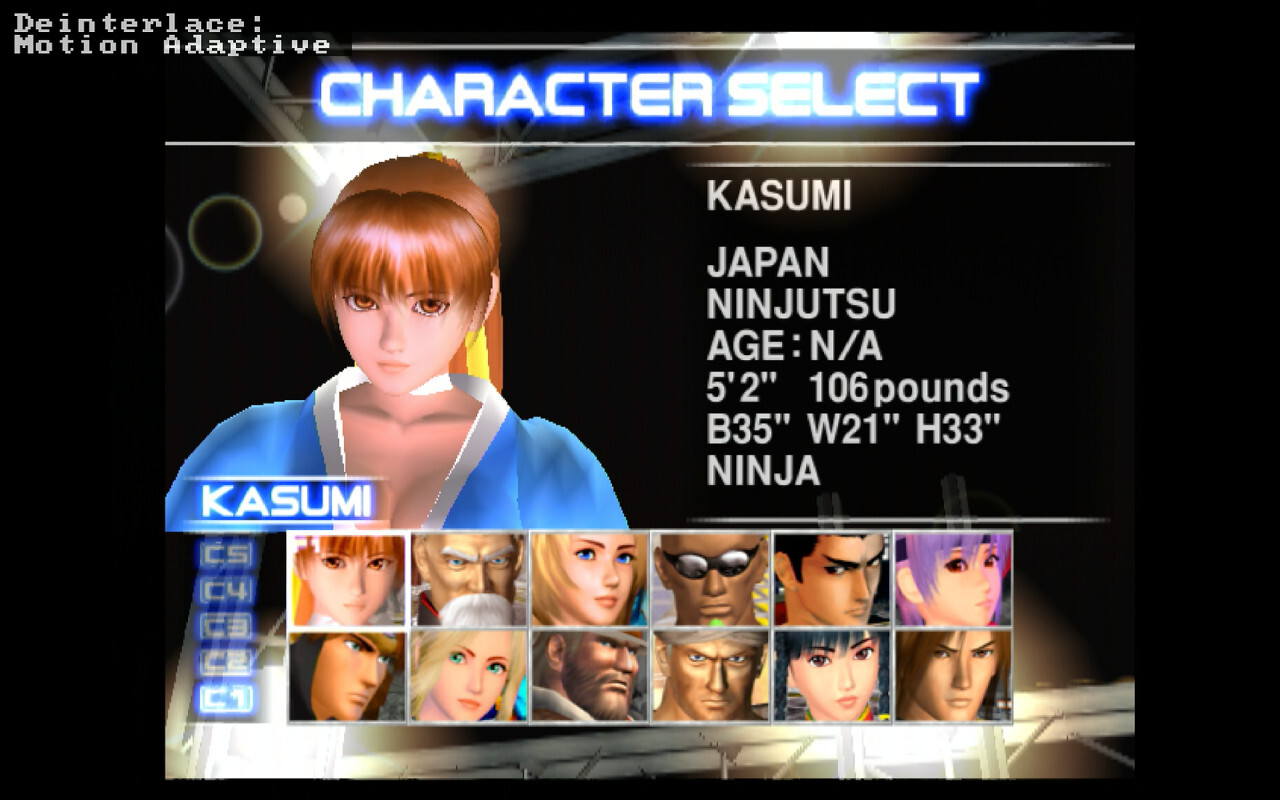
Task: Select the tanned man with white headwrap
Action: [711, 676]
